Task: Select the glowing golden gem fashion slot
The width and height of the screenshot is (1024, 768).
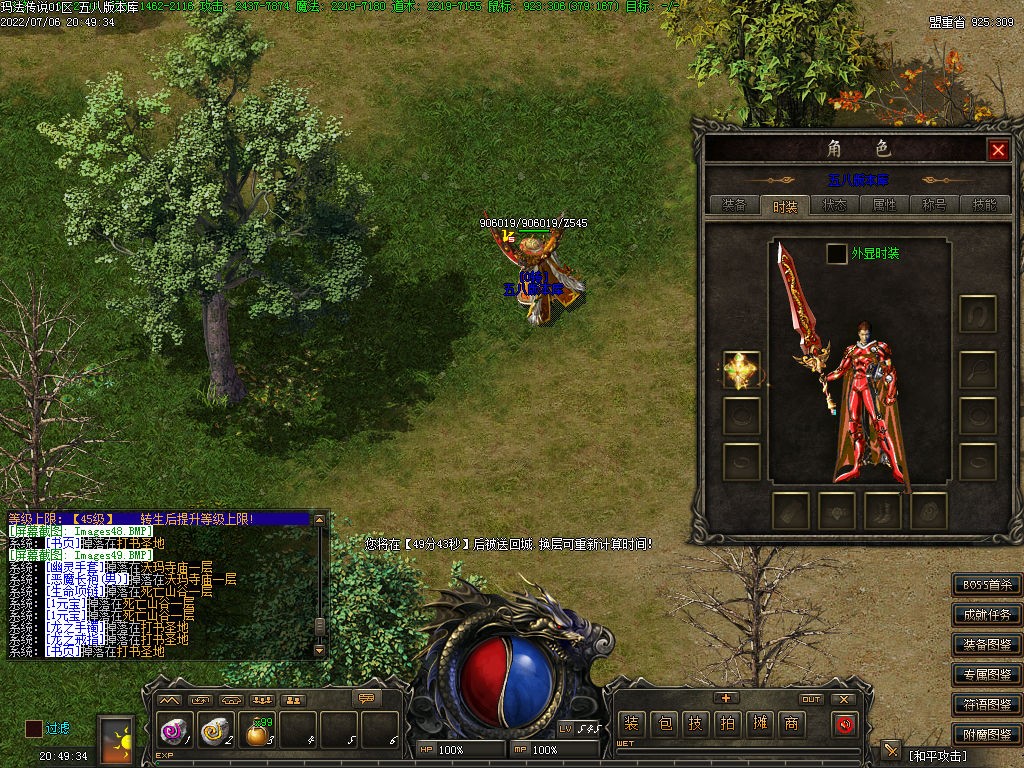Action: [x=742, y=370]
